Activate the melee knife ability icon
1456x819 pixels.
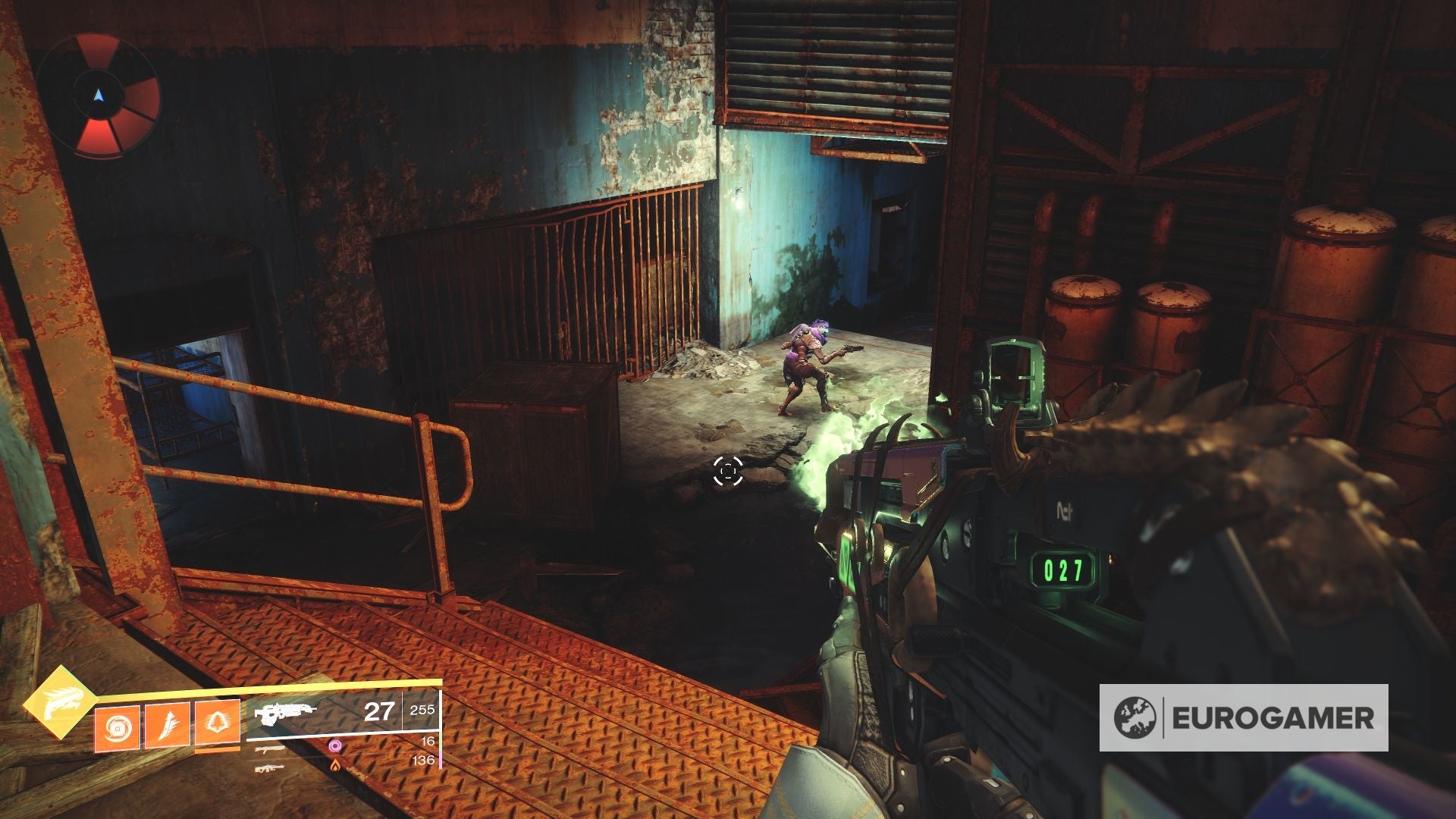tap(168, 726)
